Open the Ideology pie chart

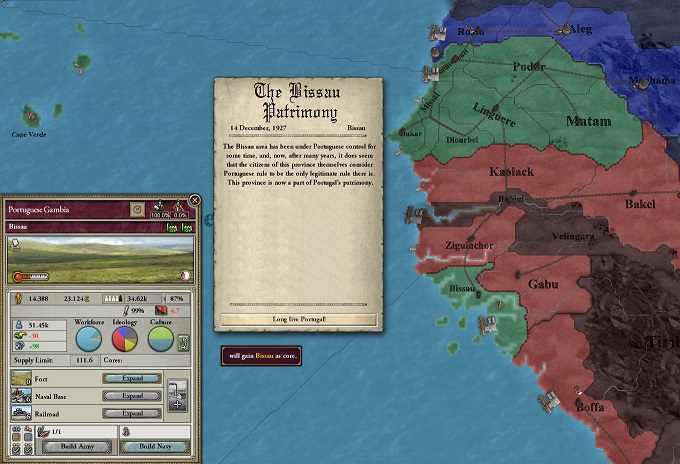(x=125, y=339)
